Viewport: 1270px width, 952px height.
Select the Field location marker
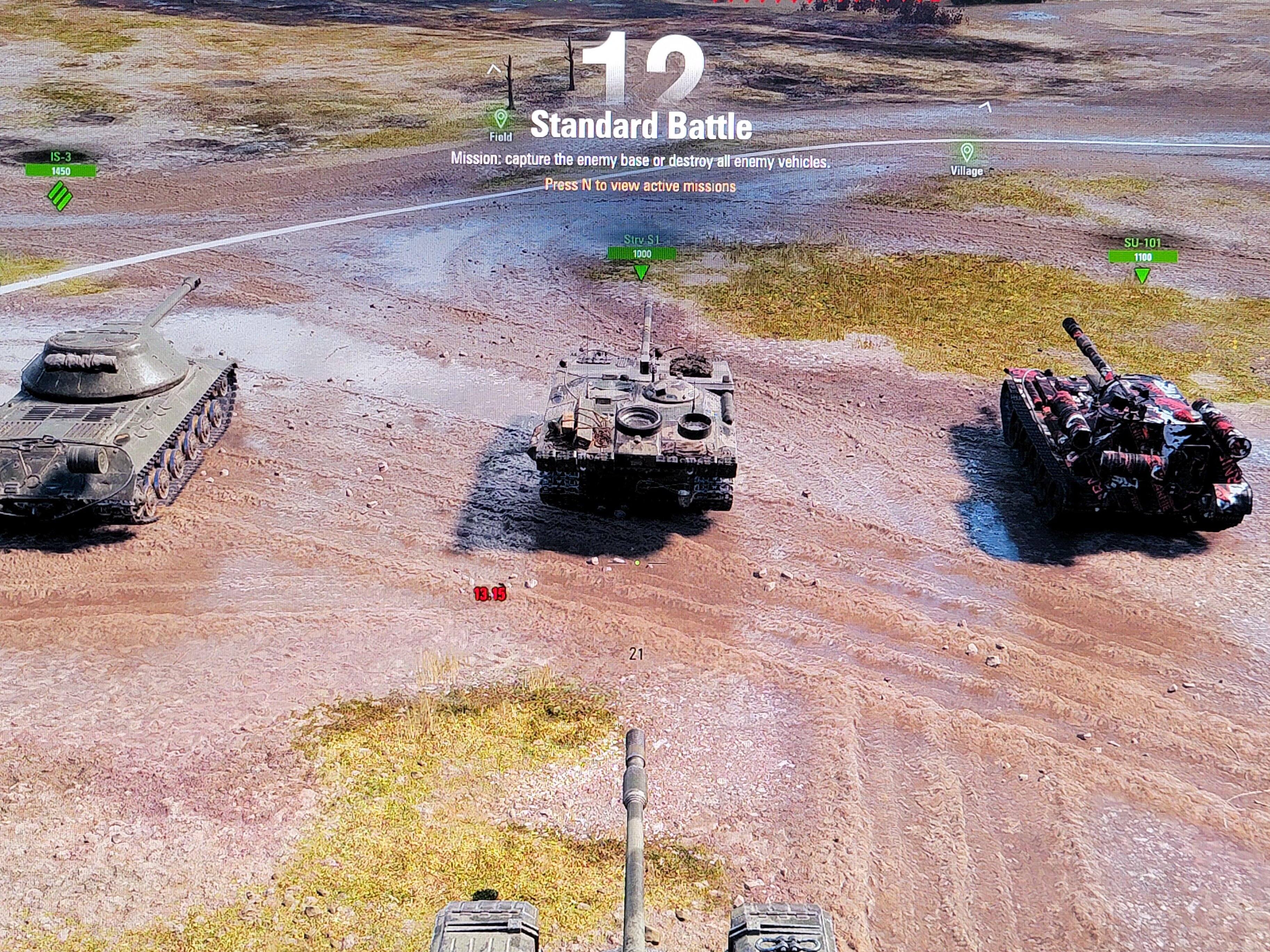tap(501, 119)
